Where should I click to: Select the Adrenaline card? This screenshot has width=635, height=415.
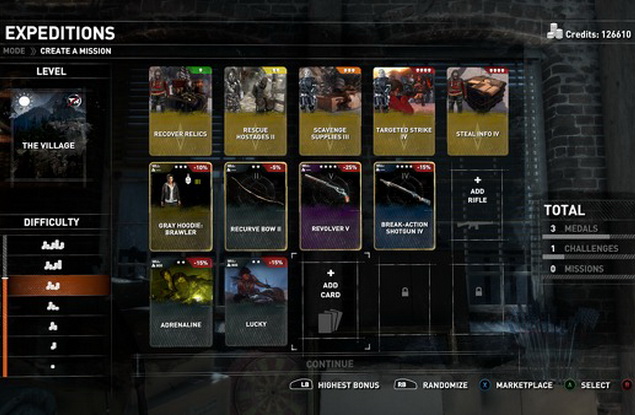(180, 301)
